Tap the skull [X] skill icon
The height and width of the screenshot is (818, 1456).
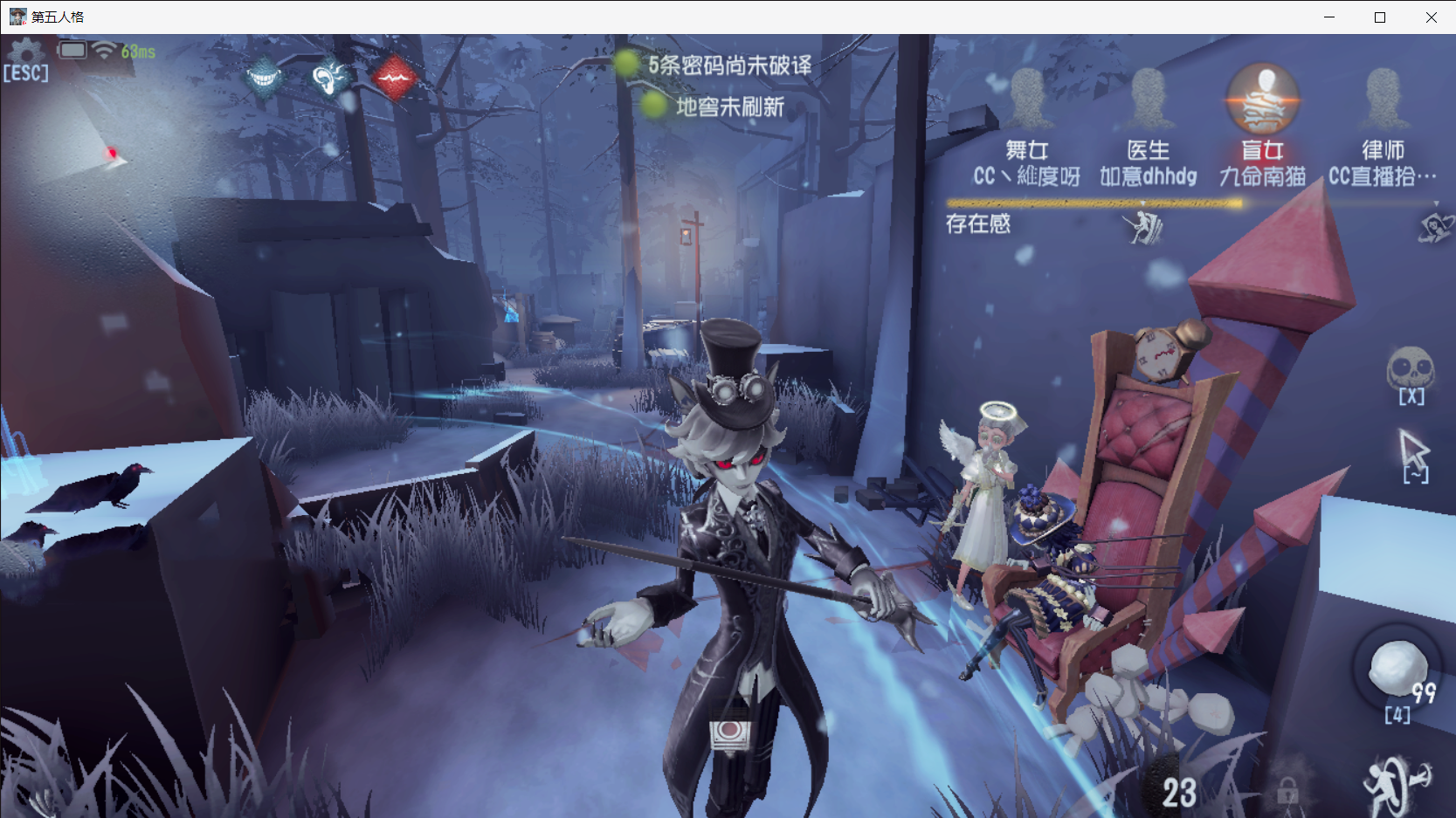tap(1411, 374)
